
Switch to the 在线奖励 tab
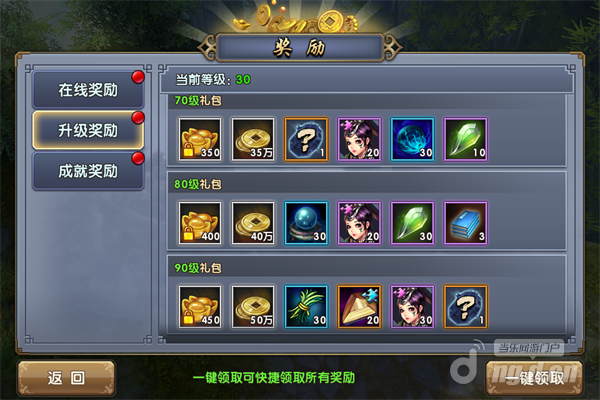point(88,89)
